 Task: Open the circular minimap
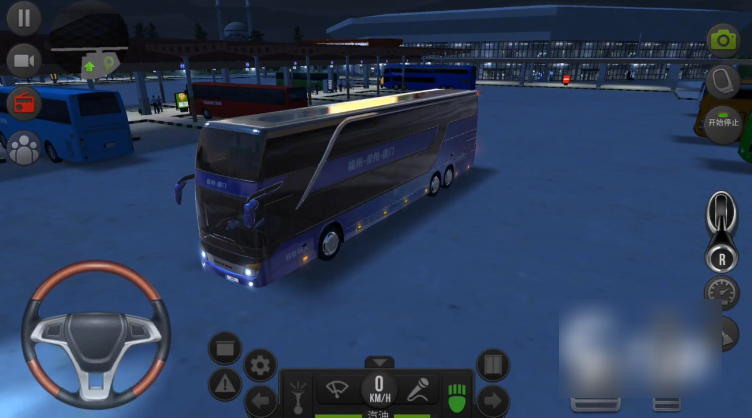90,45
